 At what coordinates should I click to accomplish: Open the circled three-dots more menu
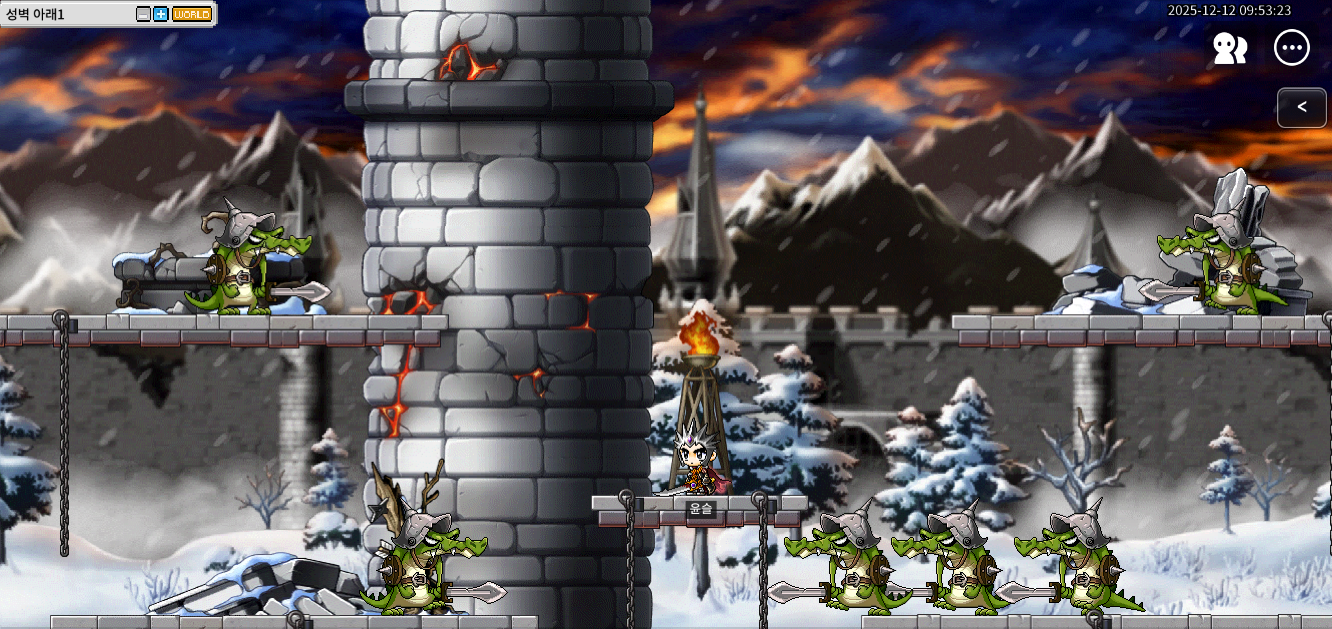pos(1291,48)
